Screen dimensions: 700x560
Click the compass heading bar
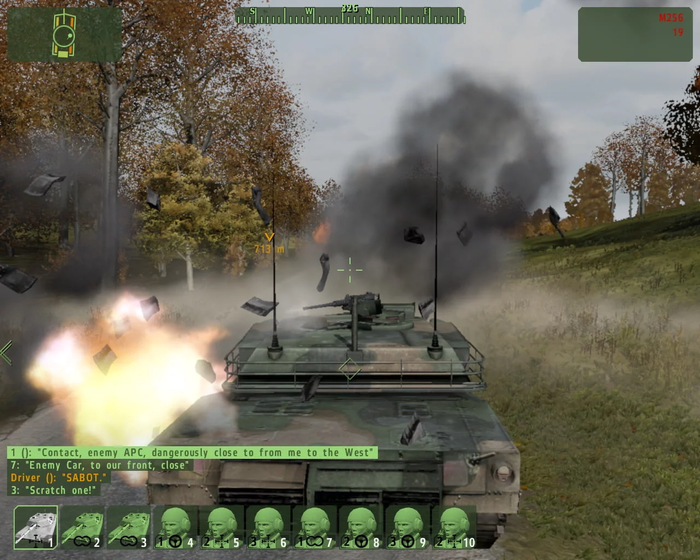(x=350, y=15)
